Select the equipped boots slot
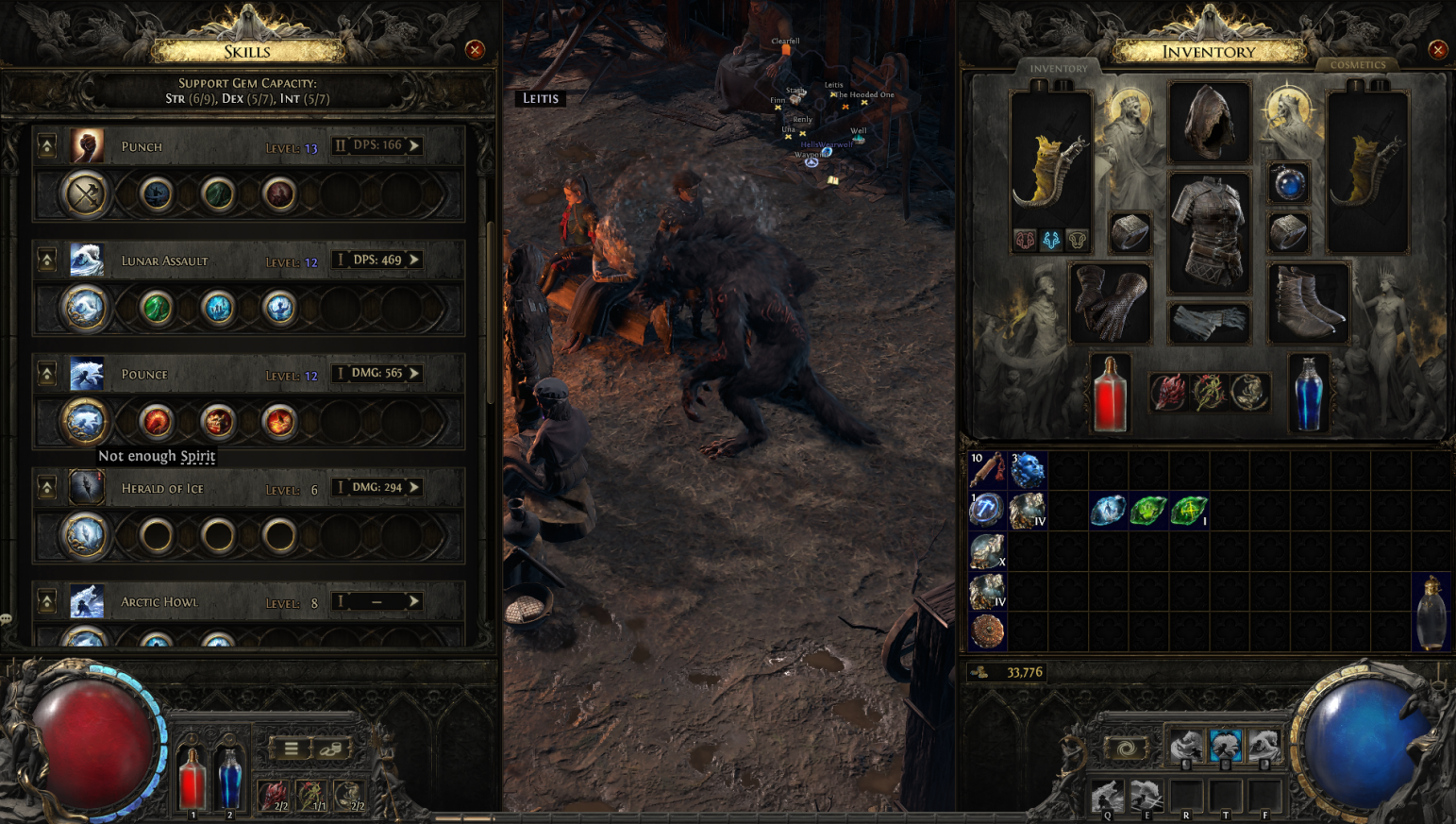 pos(1308,303)
